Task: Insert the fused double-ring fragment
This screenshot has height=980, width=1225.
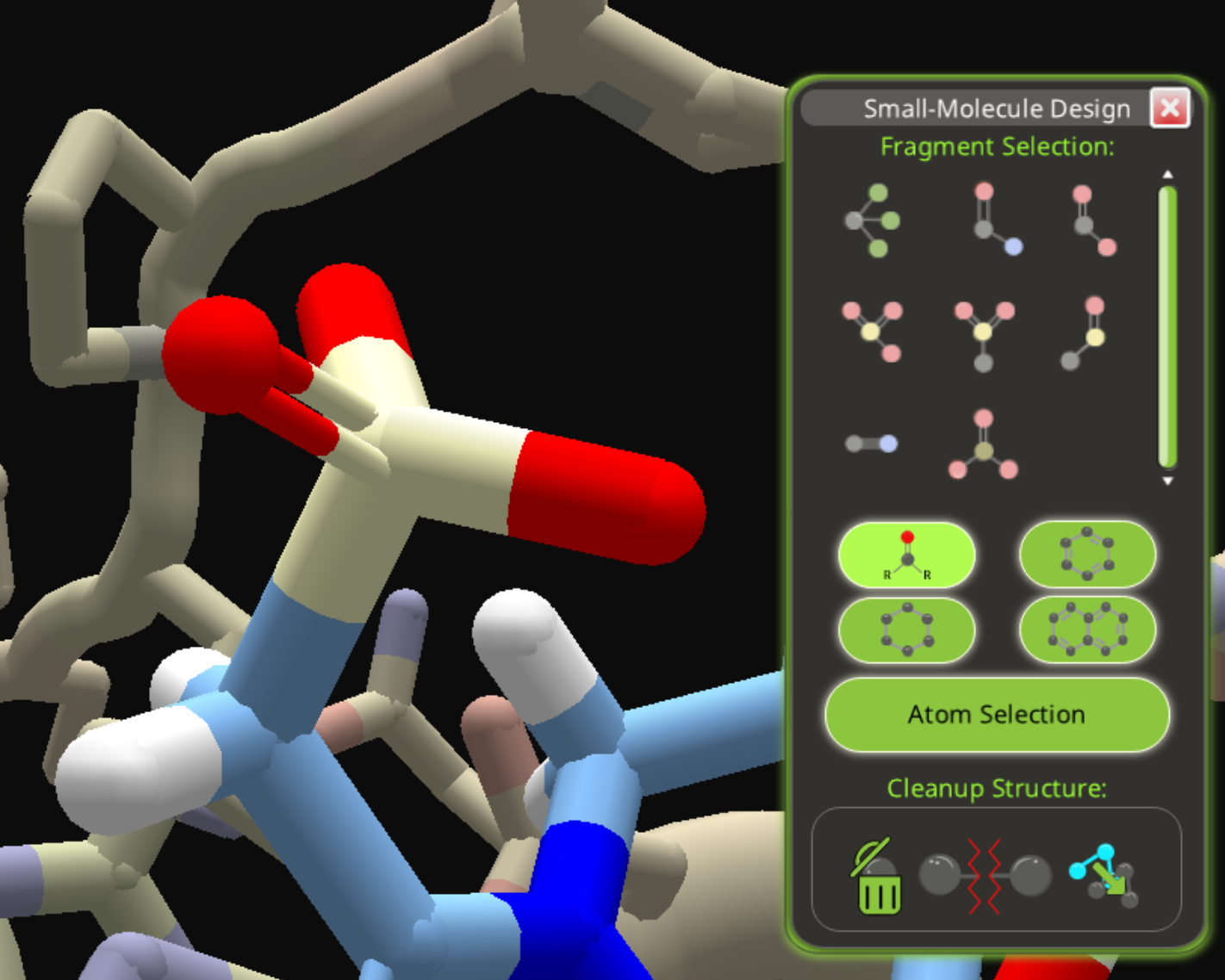Action: pyautogui.click(x=1087, y=630)
